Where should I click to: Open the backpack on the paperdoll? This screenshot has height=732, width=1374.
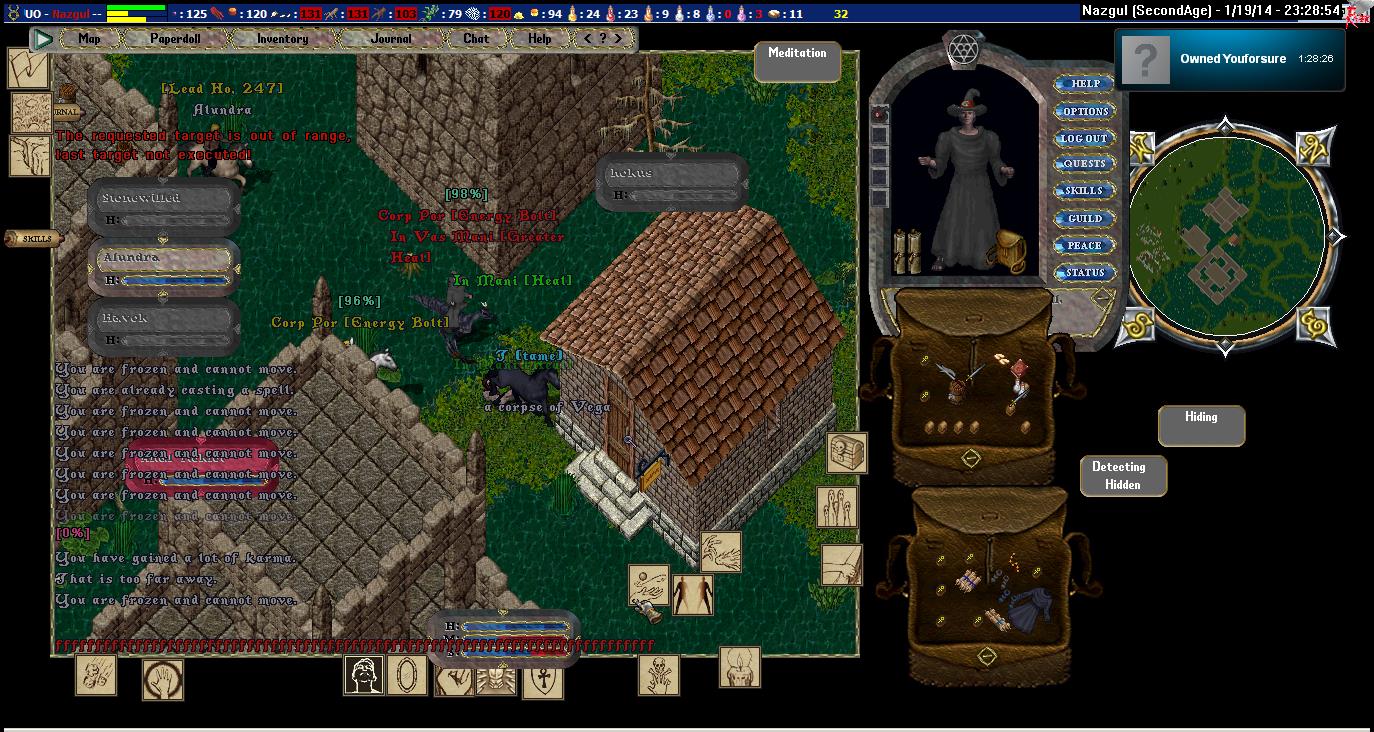click(x=1006, y=250)
